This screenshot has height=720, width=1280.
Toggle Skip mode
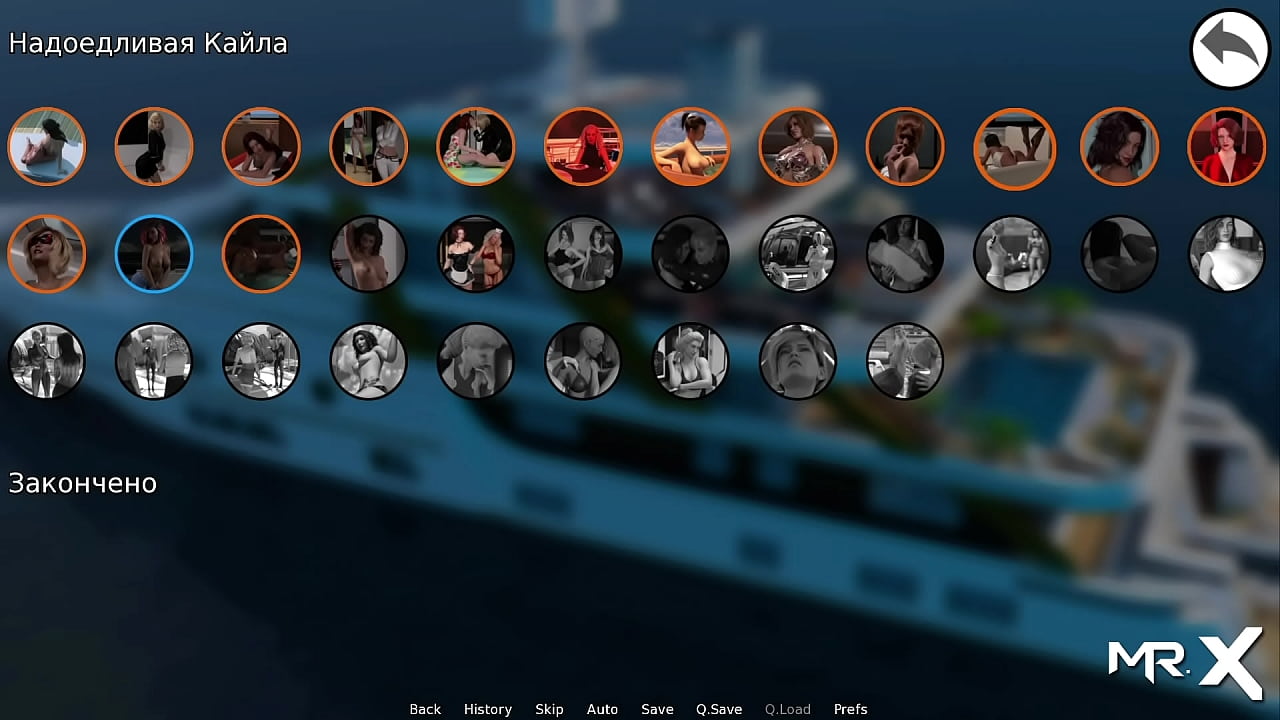[x=549, y=709]
